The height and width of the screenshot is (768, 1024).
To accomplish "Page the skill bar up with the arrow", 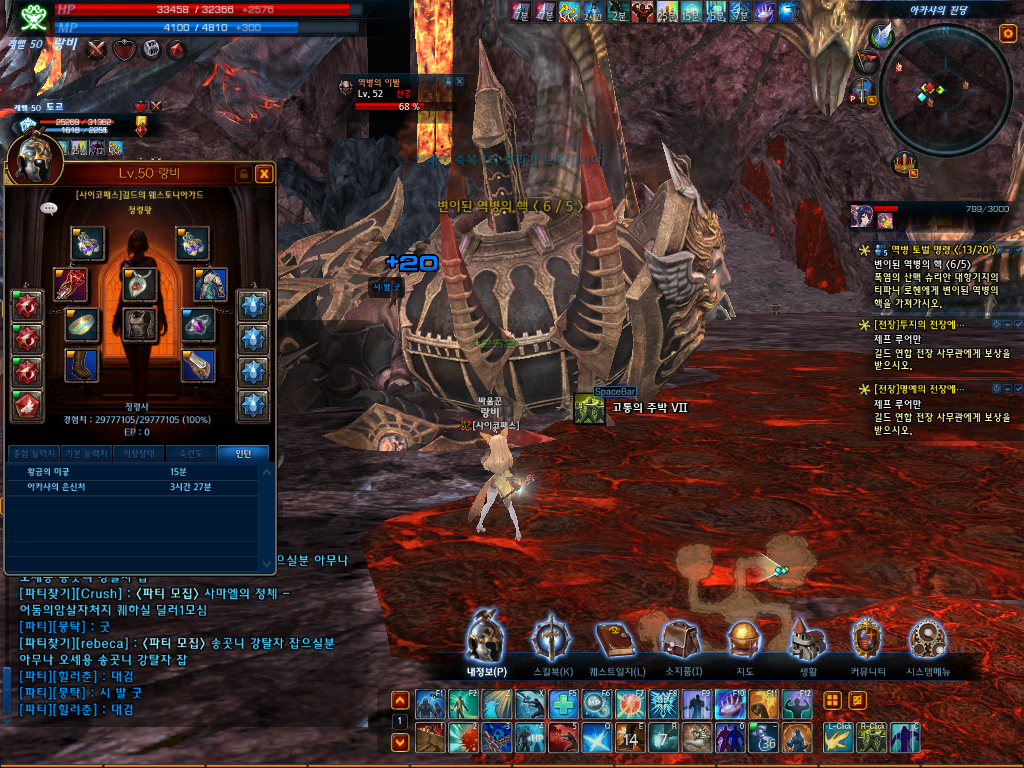I will pyautogui.click(x=399, y=701).
